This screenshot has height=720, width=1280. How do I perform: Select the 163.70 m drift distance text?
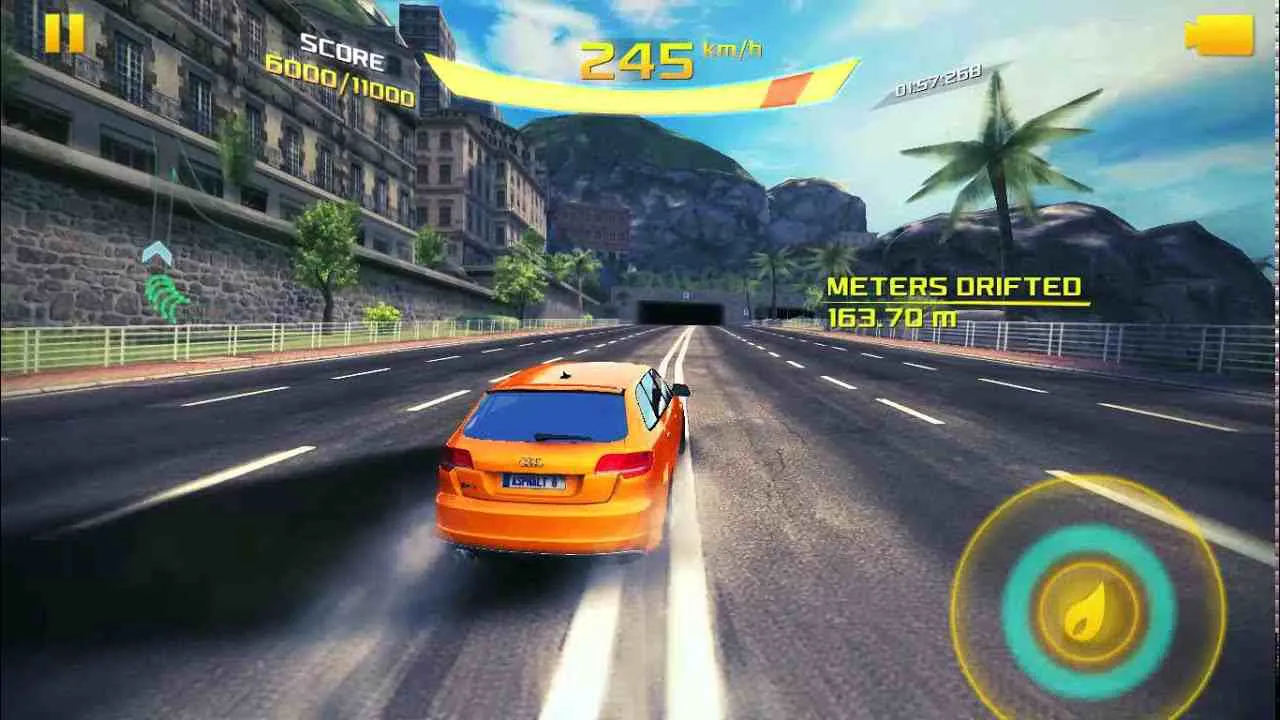pyautogui.click(x=895, y=318)
